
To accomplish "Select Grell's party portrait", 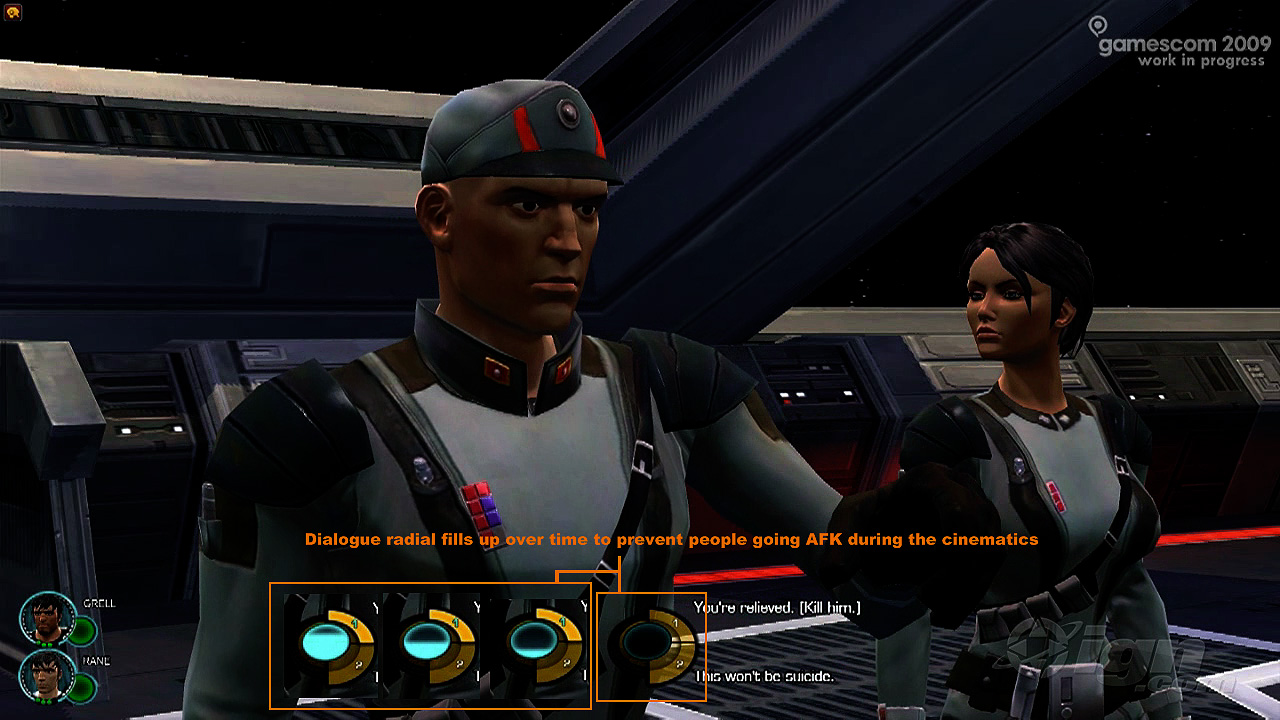I will [x=47, y=619].
